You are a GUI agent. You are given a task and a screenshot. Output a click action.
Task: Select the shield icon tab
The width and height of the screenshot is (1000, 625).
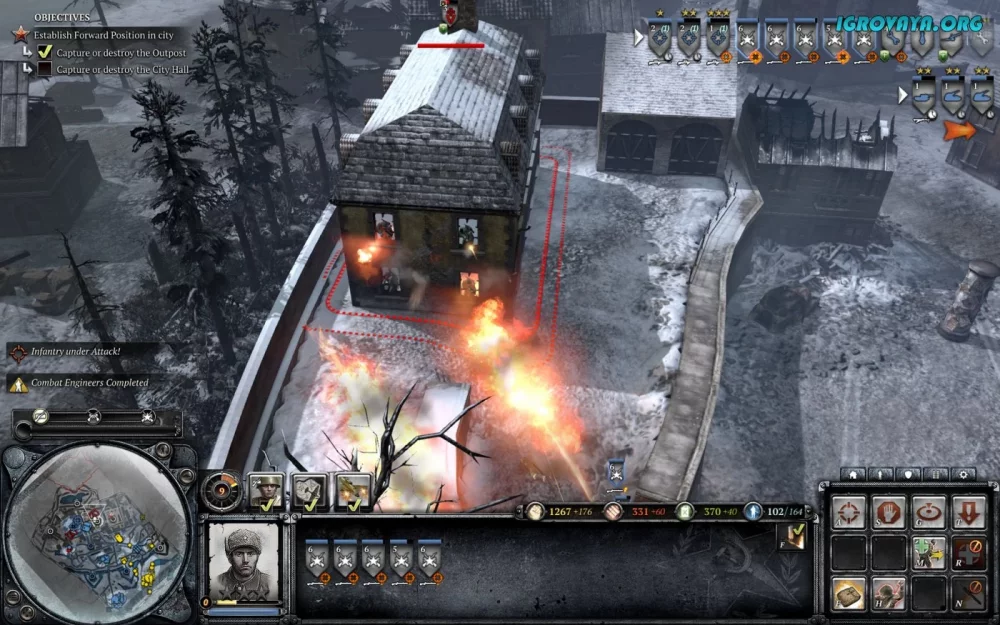coord(908,474)
